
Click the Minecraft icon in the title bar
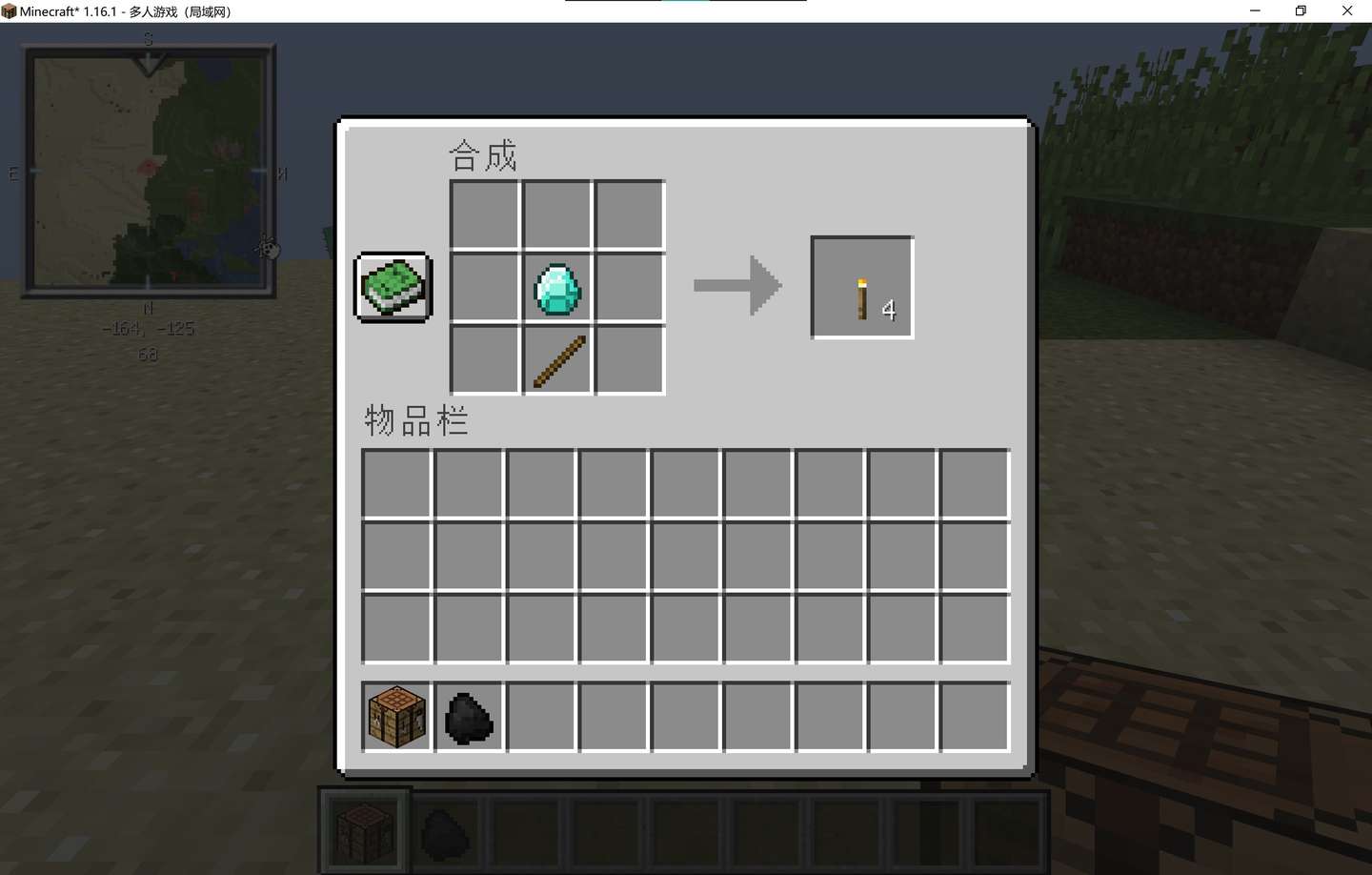click(10, 10)
